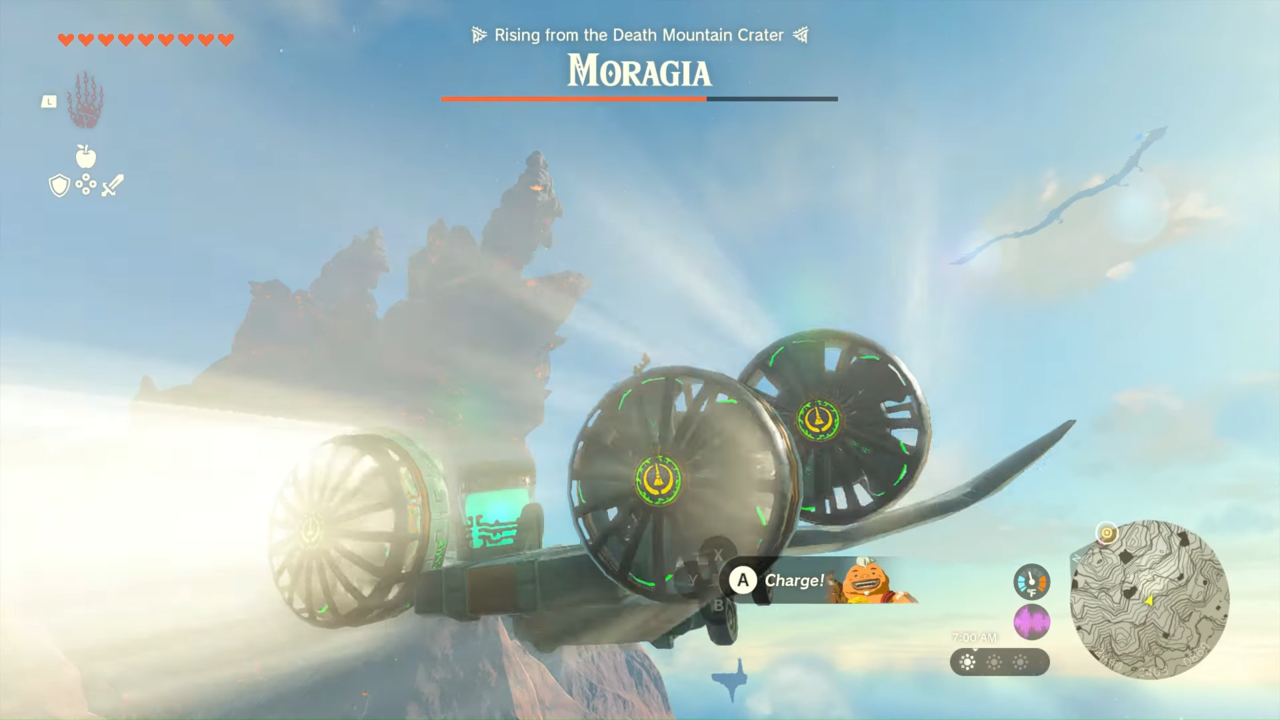Click the temperature gauge showing °F
The image size is (1280, 720).
1031,582
